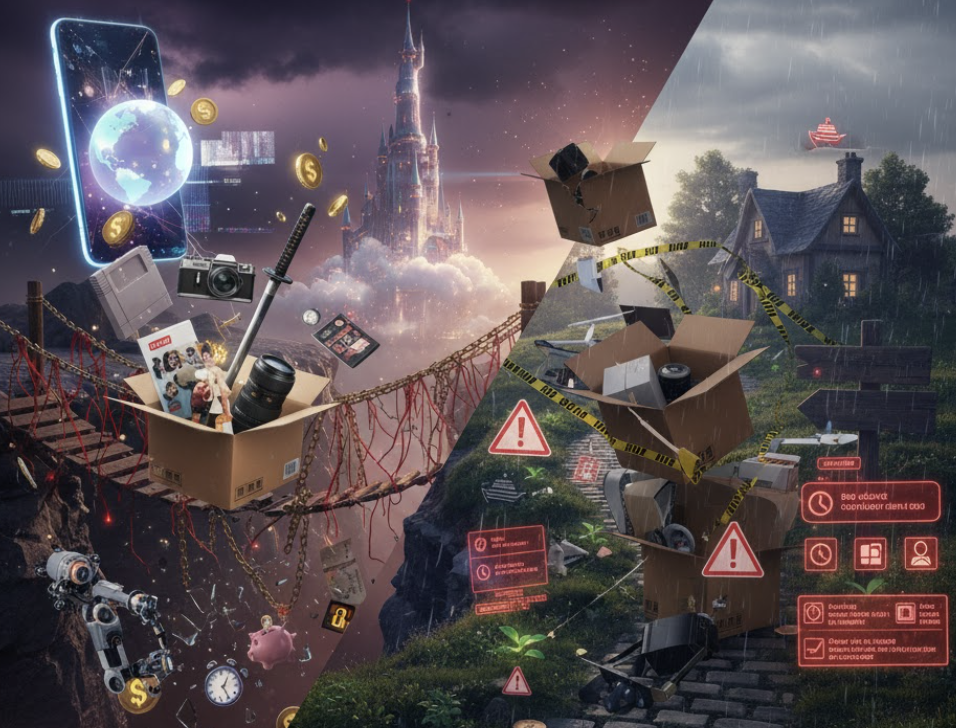Tick the red checkmark box icon
The image size is (956, 728).
click(815, 646)
